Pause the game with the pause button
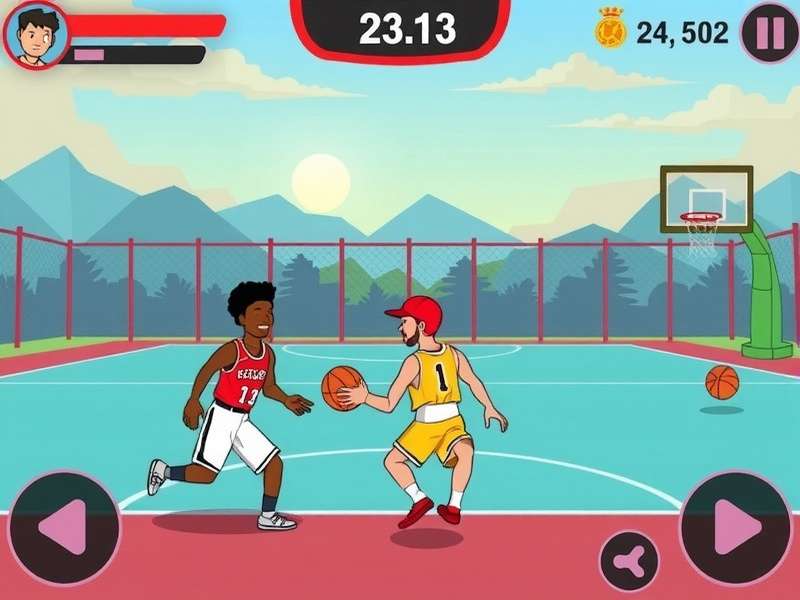The width and height of the screenshot is (800, 600). [769, 33]
